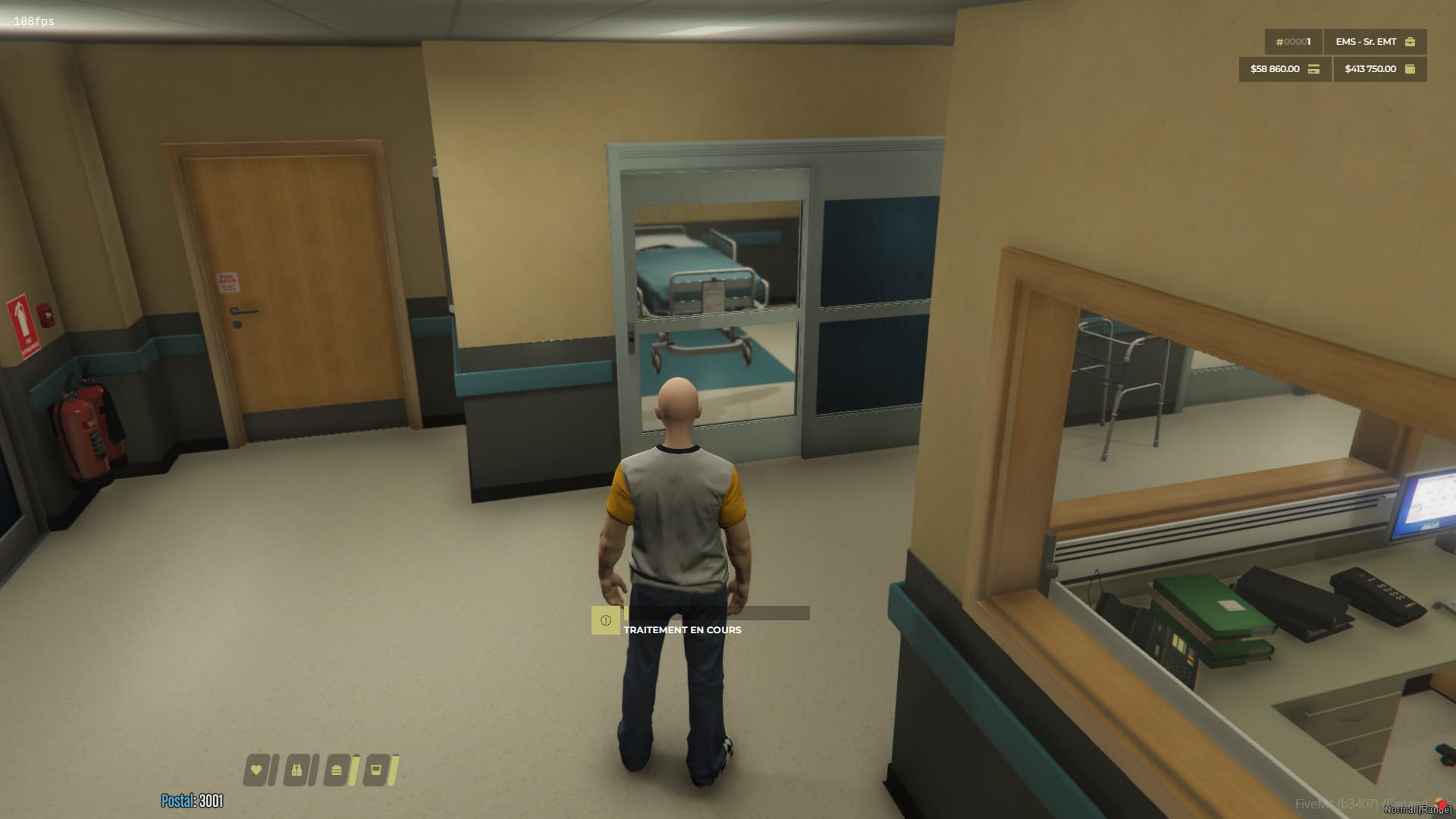The width and height of the screenshot is (1456, 819).
Task: Select the EMS - Sr. EMT job tab
Action: pos(1366,42)
